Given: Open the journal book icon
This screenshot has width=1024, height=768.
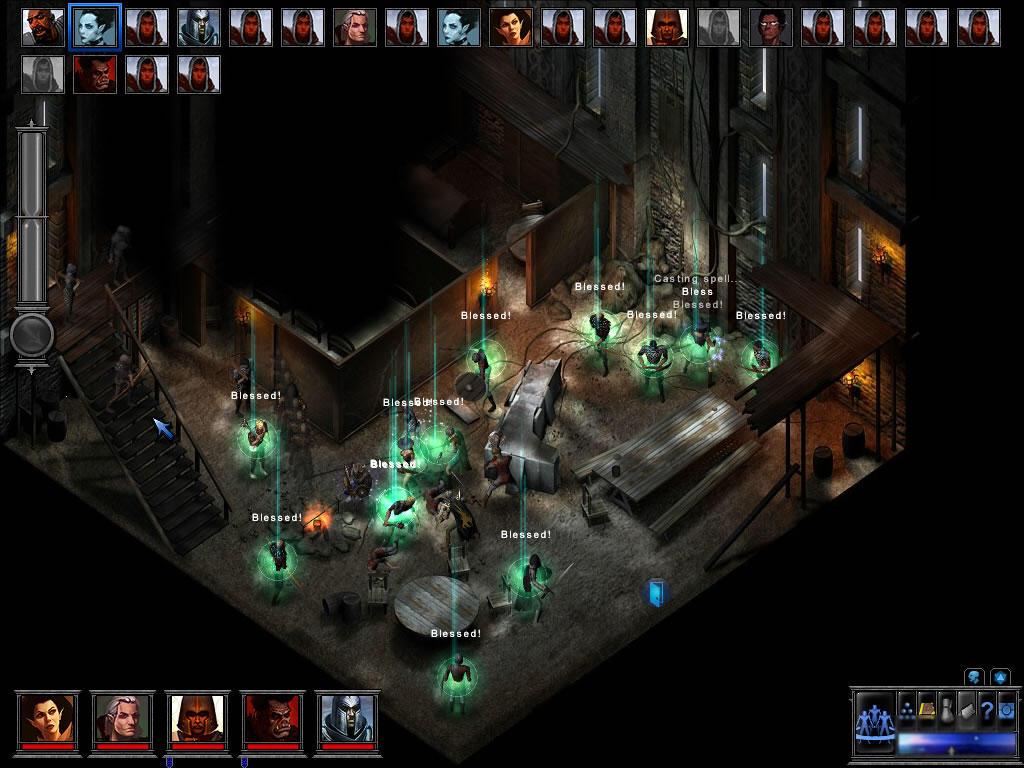Looking at the screenshot, I should point(967,709).
